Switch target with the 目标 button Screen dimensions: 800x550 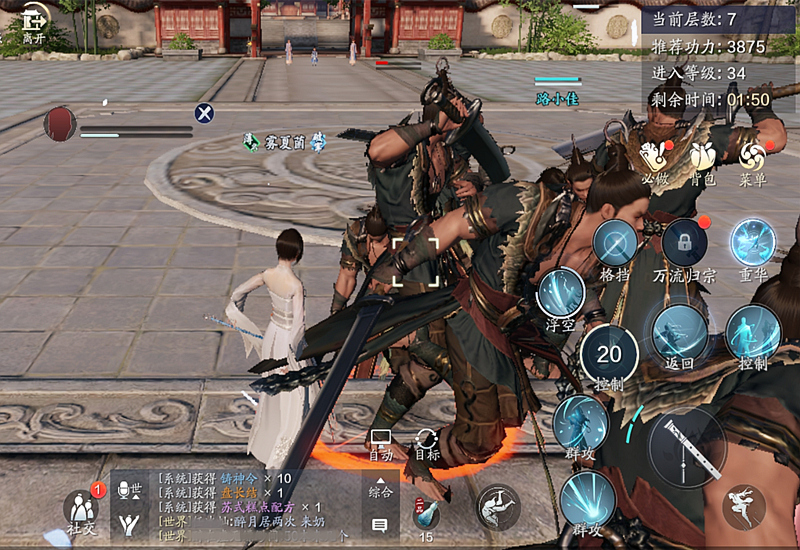tap(427, 444)
